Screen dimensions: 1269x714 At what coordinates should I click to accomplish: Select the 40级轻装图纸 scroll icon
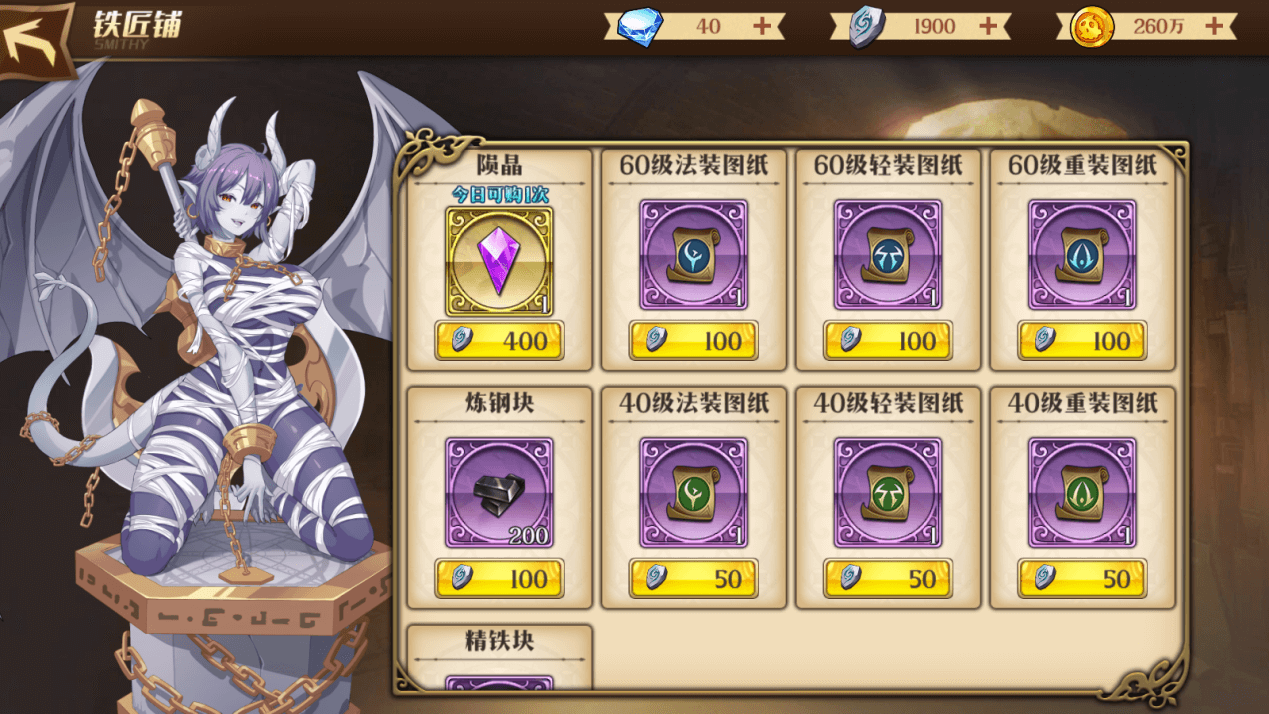[887, 492]
